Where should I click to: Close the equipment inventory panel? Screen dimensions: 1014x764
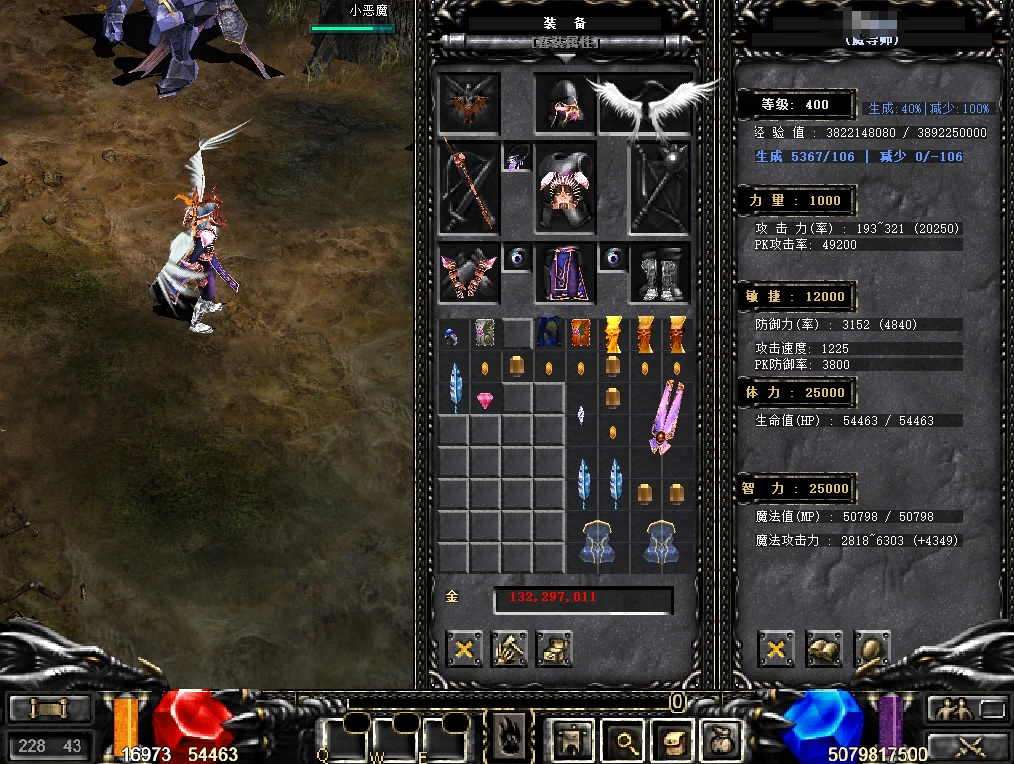coord(463,649)
